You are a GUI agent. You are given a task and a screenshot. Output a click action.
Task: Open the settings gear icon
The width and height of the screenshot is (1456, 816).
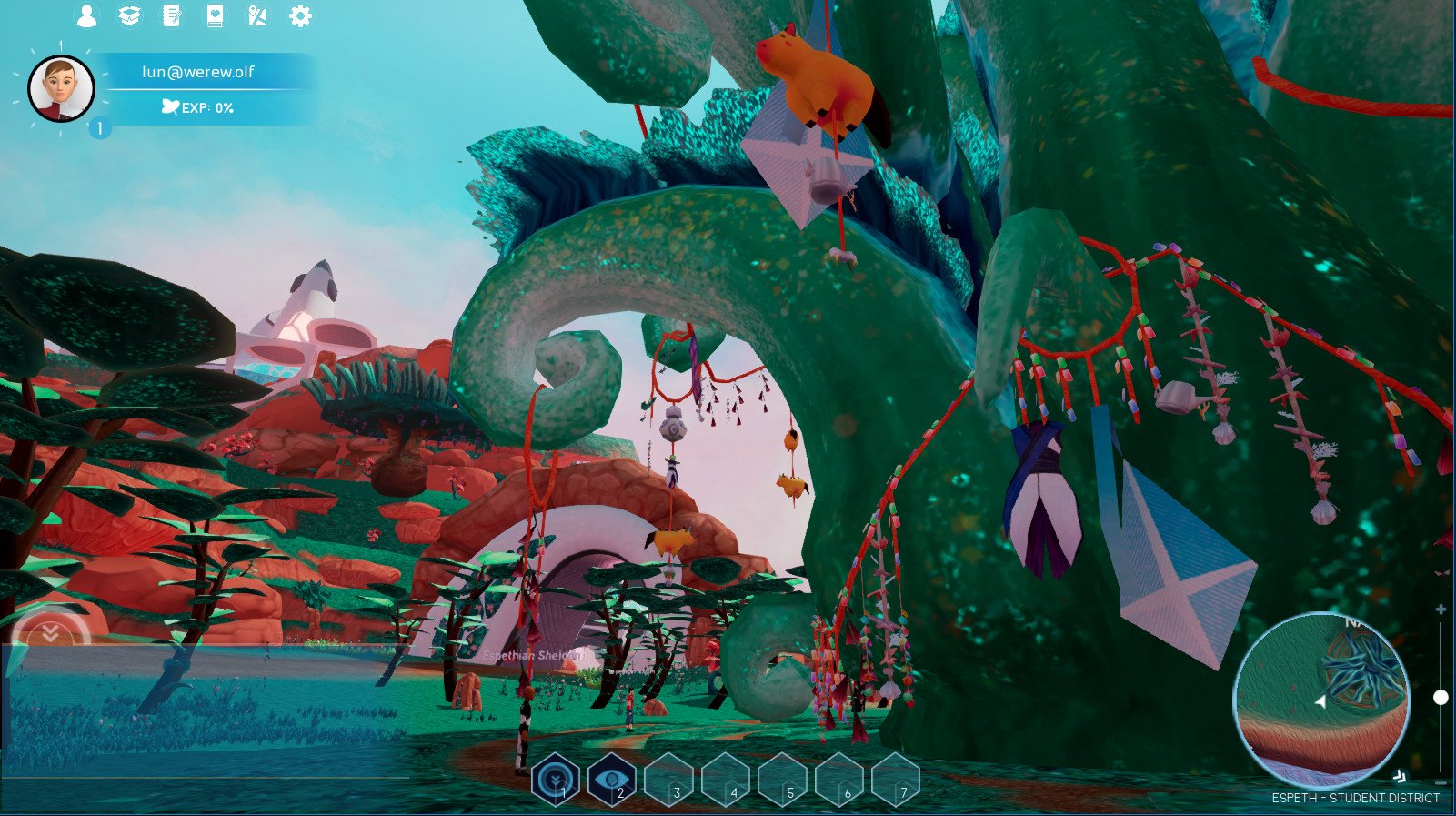pos(300,15)
